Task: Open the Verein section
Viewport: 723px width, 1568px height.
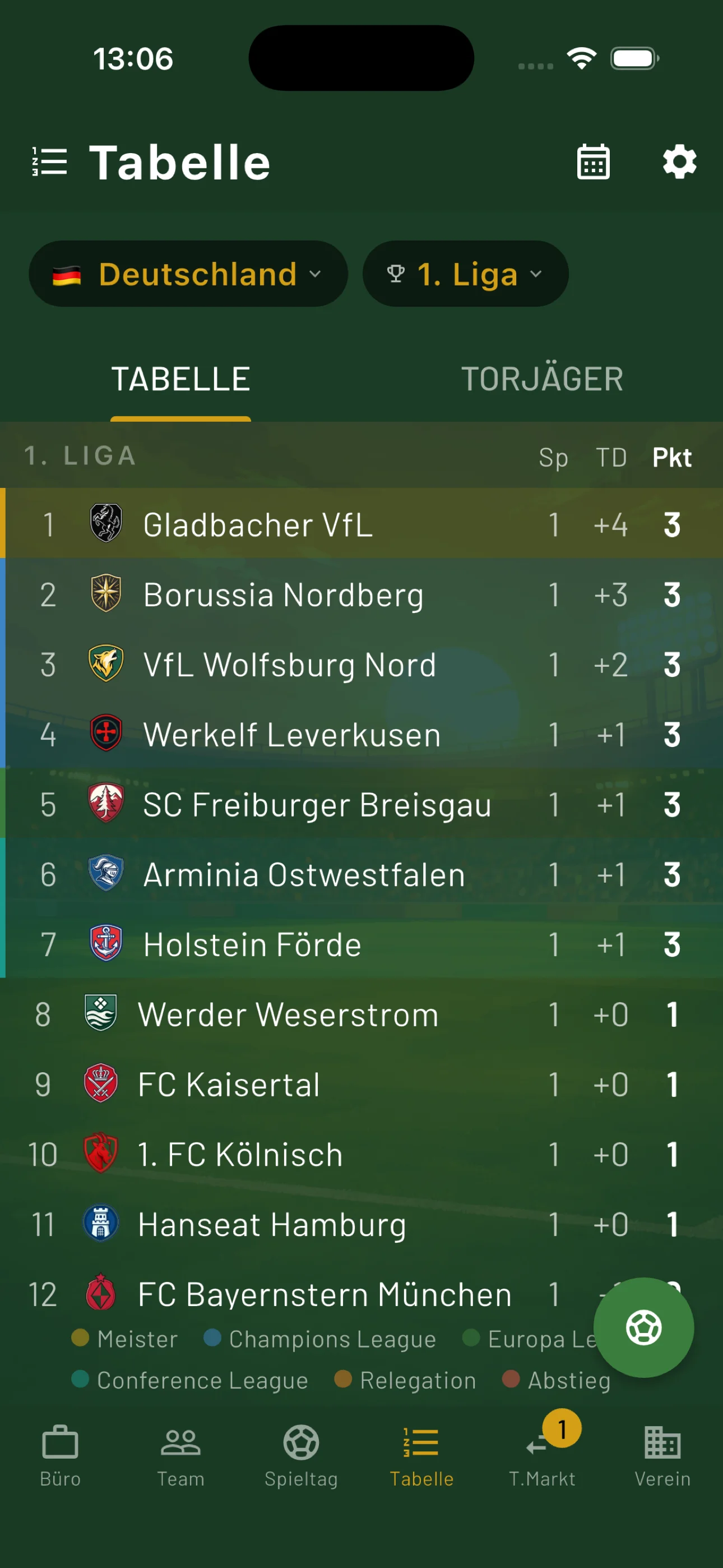Action: click(x=662, y=1455)
